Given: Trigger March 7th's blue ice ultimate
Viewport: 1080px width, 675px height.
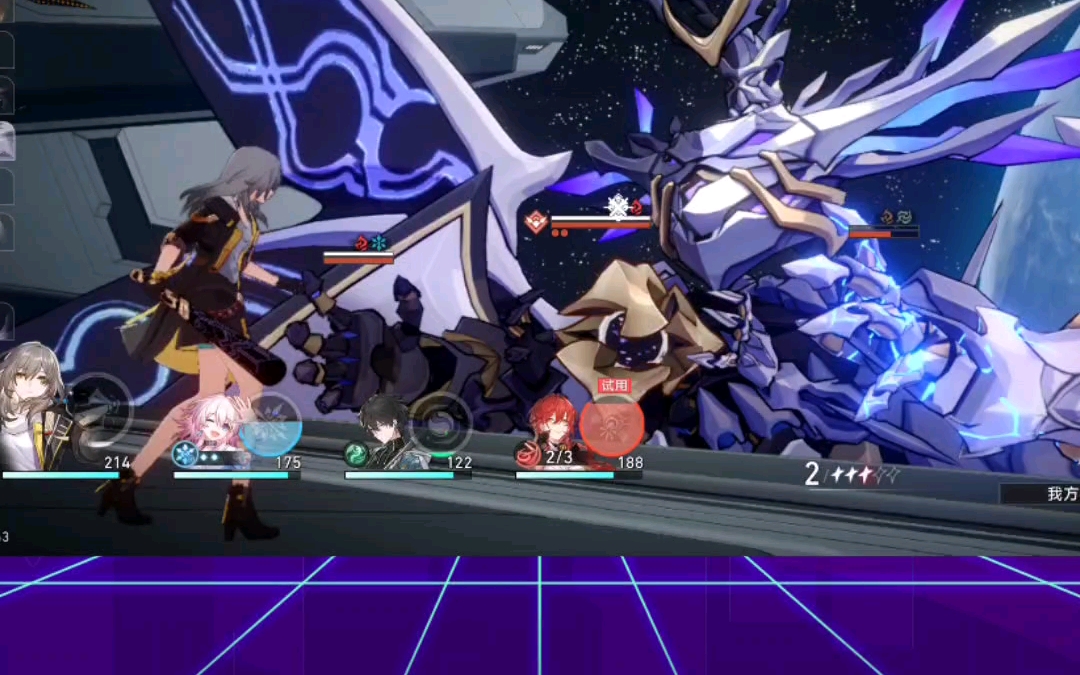Looking at the screenshot, I should click(270, 425).
